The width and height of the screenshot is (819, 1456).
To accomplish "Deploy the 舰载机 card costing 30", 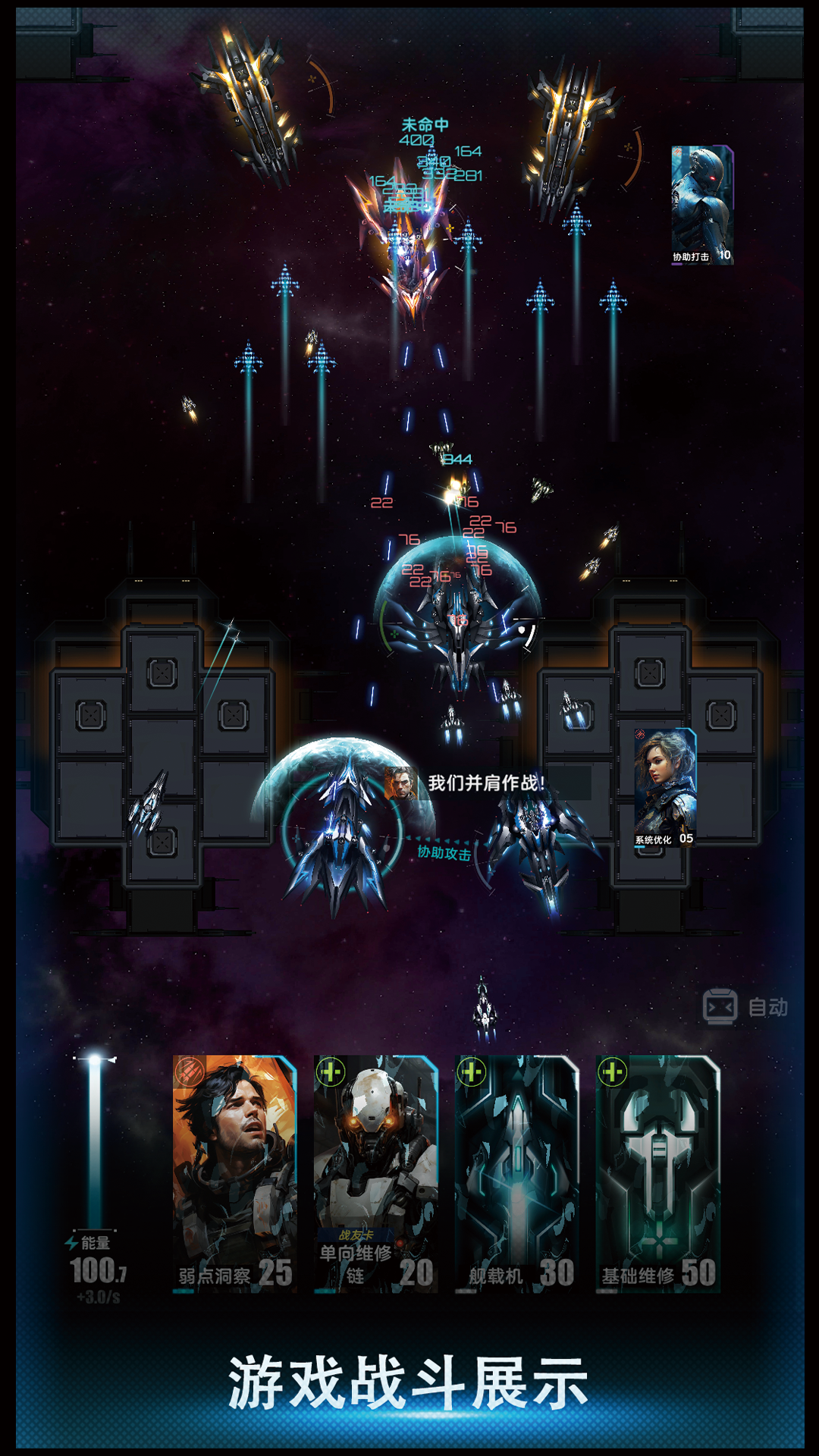I will (516, 1172).
